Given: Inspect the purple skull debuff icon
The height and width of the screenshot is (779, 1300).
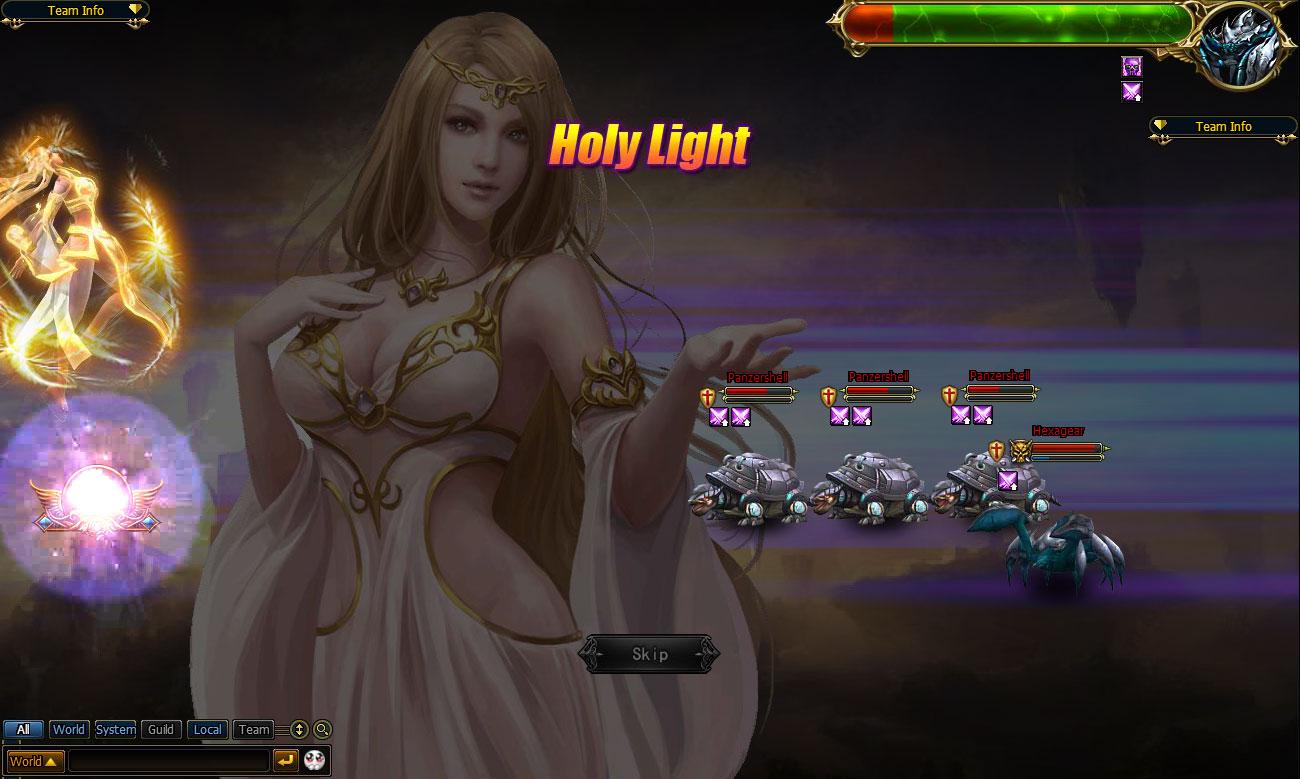Looking at the screenshot, I should coord(1132,67).
